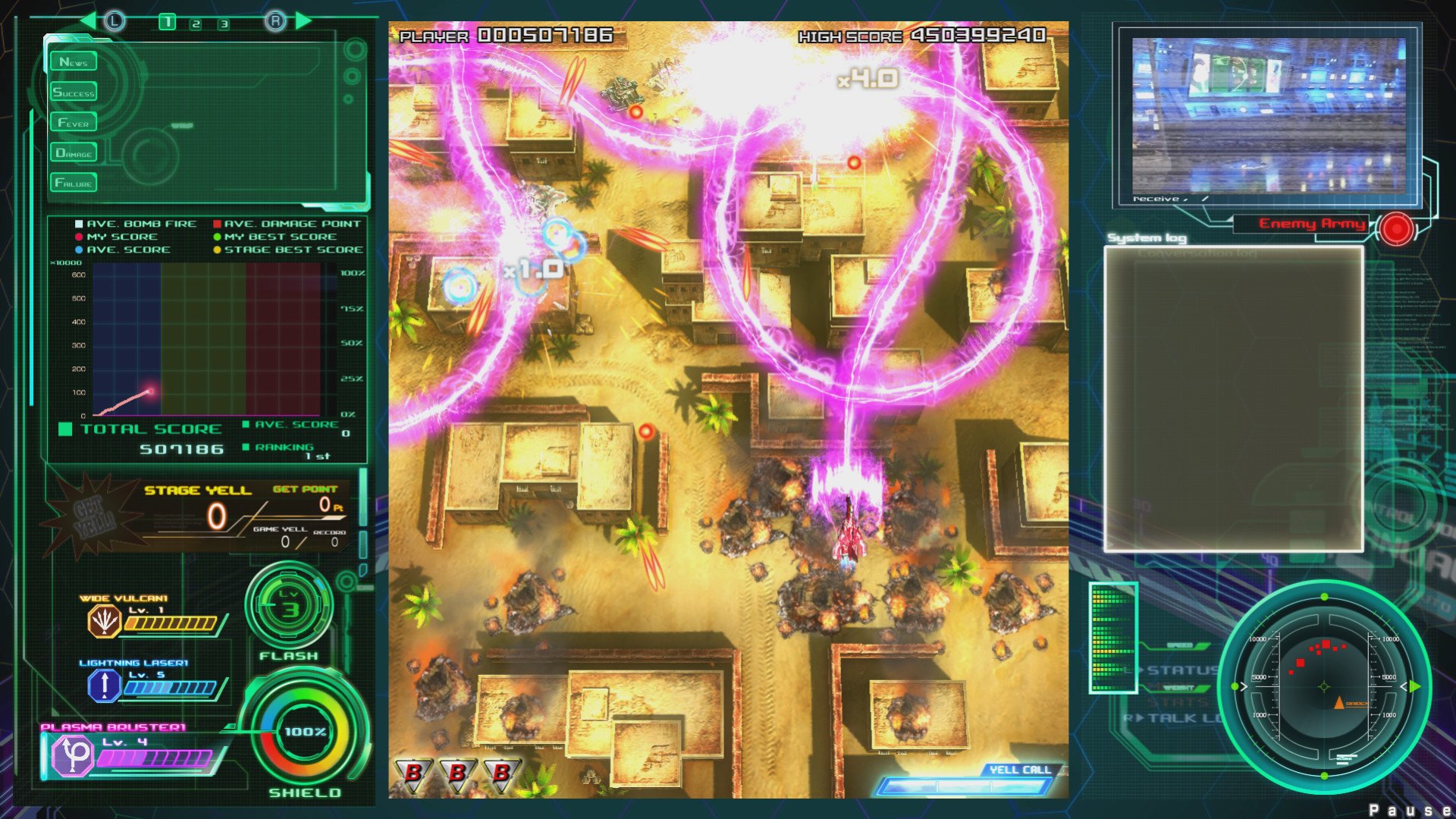Activate the Wide Vulcan weapon icon
Viewport: 1456px width, 819px height.
click(x=104, y=622)
